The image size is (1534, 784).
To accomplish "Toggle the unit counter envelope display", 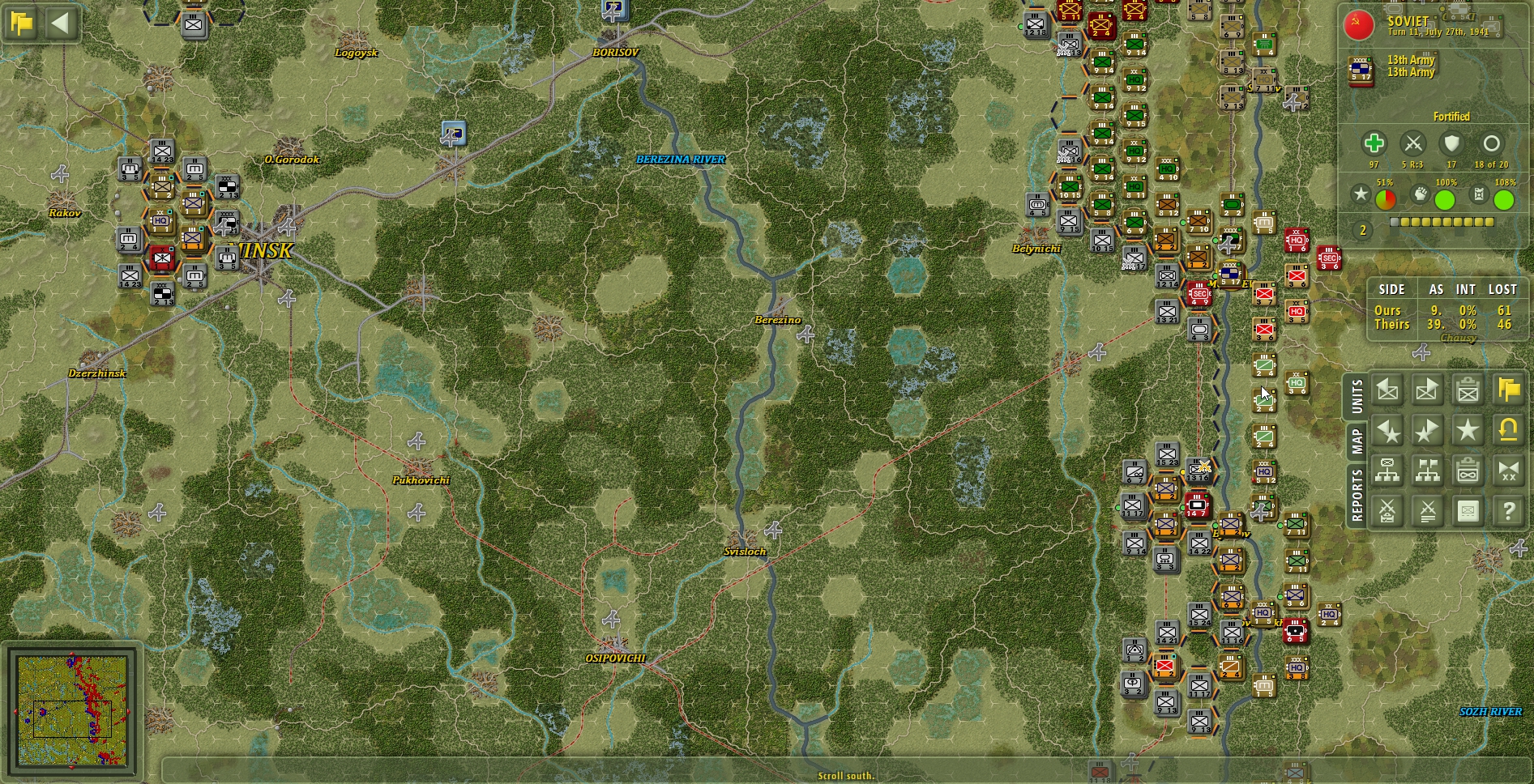I will [x=1468, y=511].
